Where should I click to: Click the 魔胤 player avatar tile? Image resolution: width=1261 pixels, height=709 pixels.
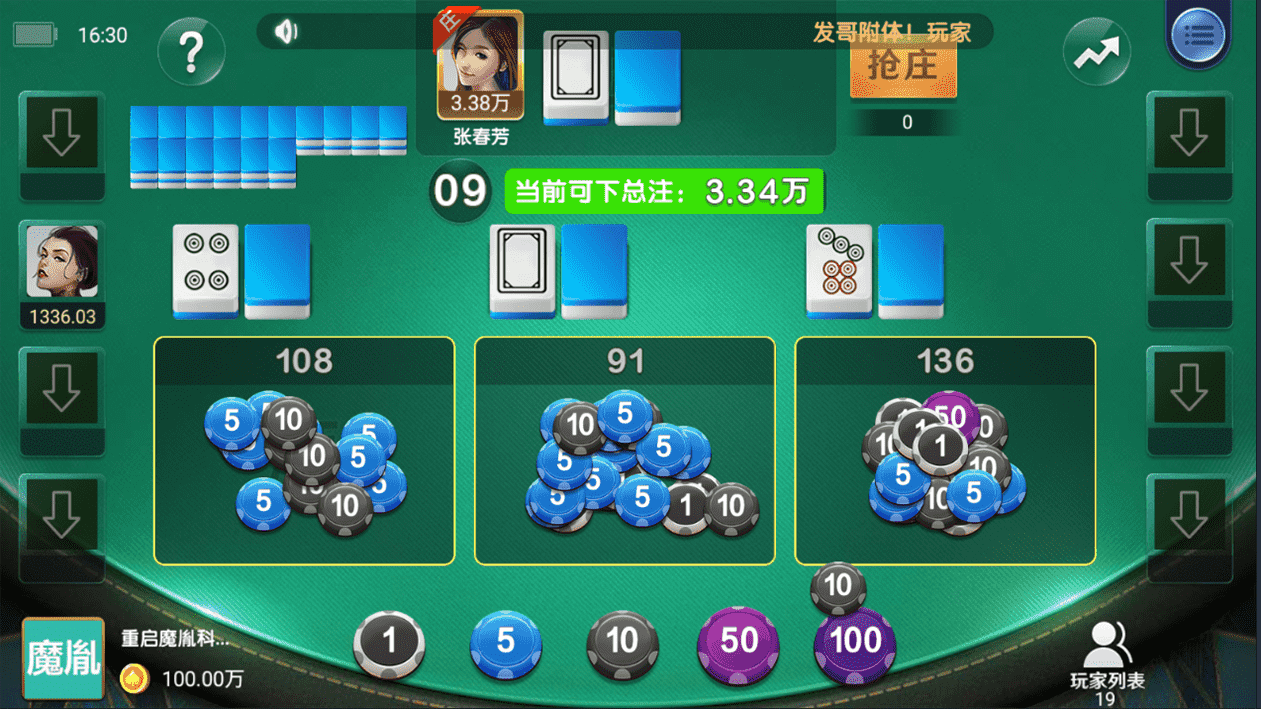pyautogui.click(x=63, y=658)
